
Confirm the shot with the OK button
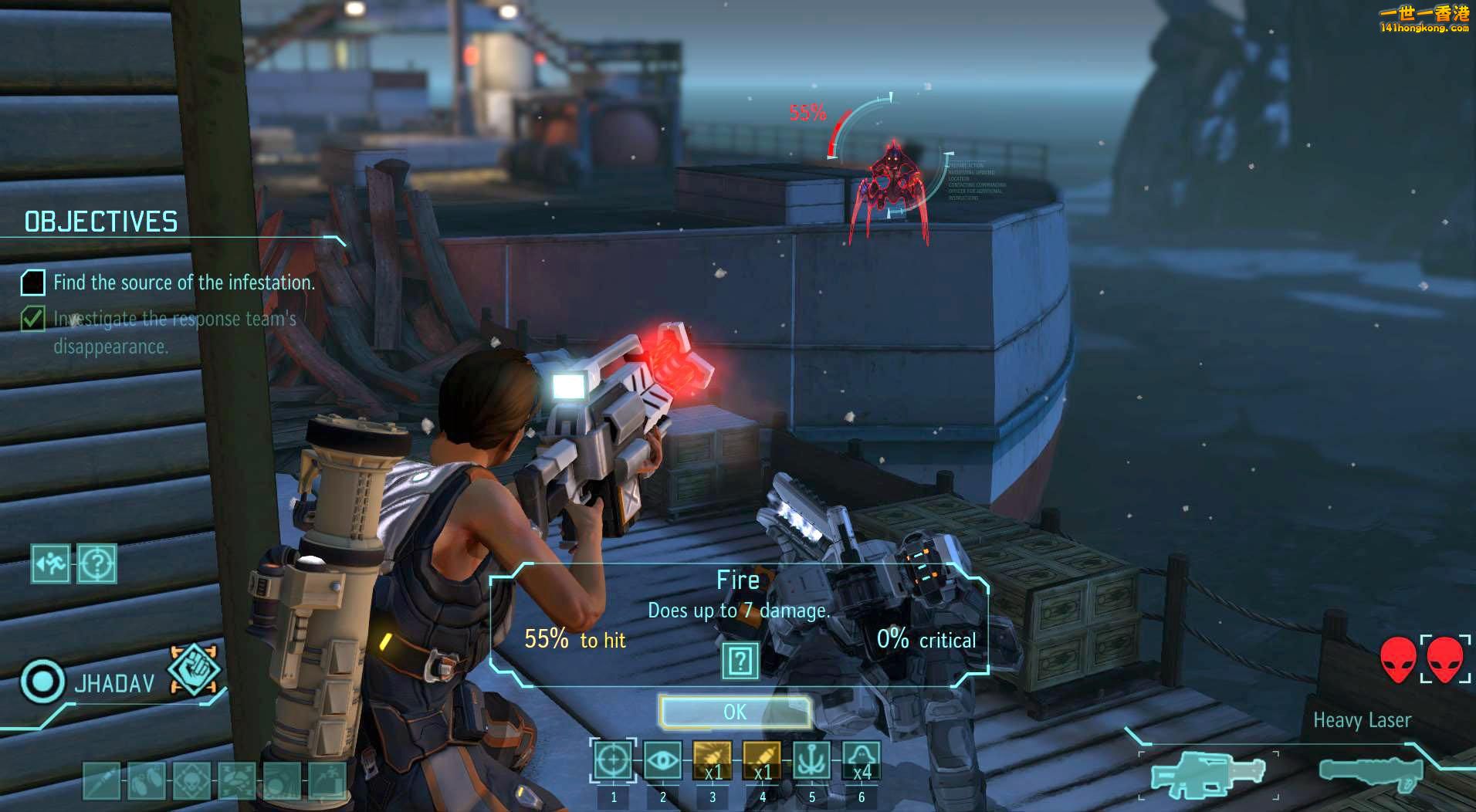[x=735, y=712]
